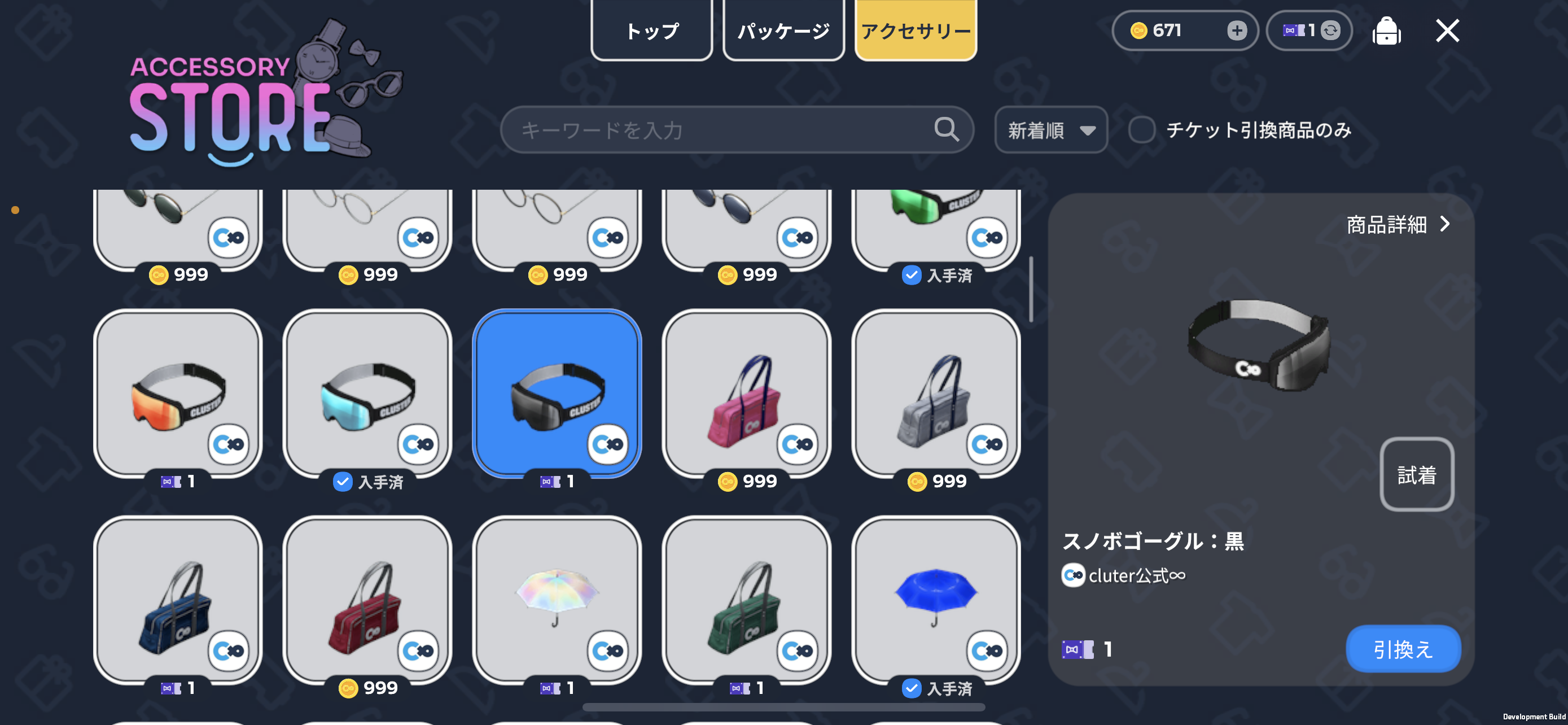Click the cluster logo on the selected goggles thumbnail
The height and width of the screenshot is (725, 1568).
tap(607, 444)
